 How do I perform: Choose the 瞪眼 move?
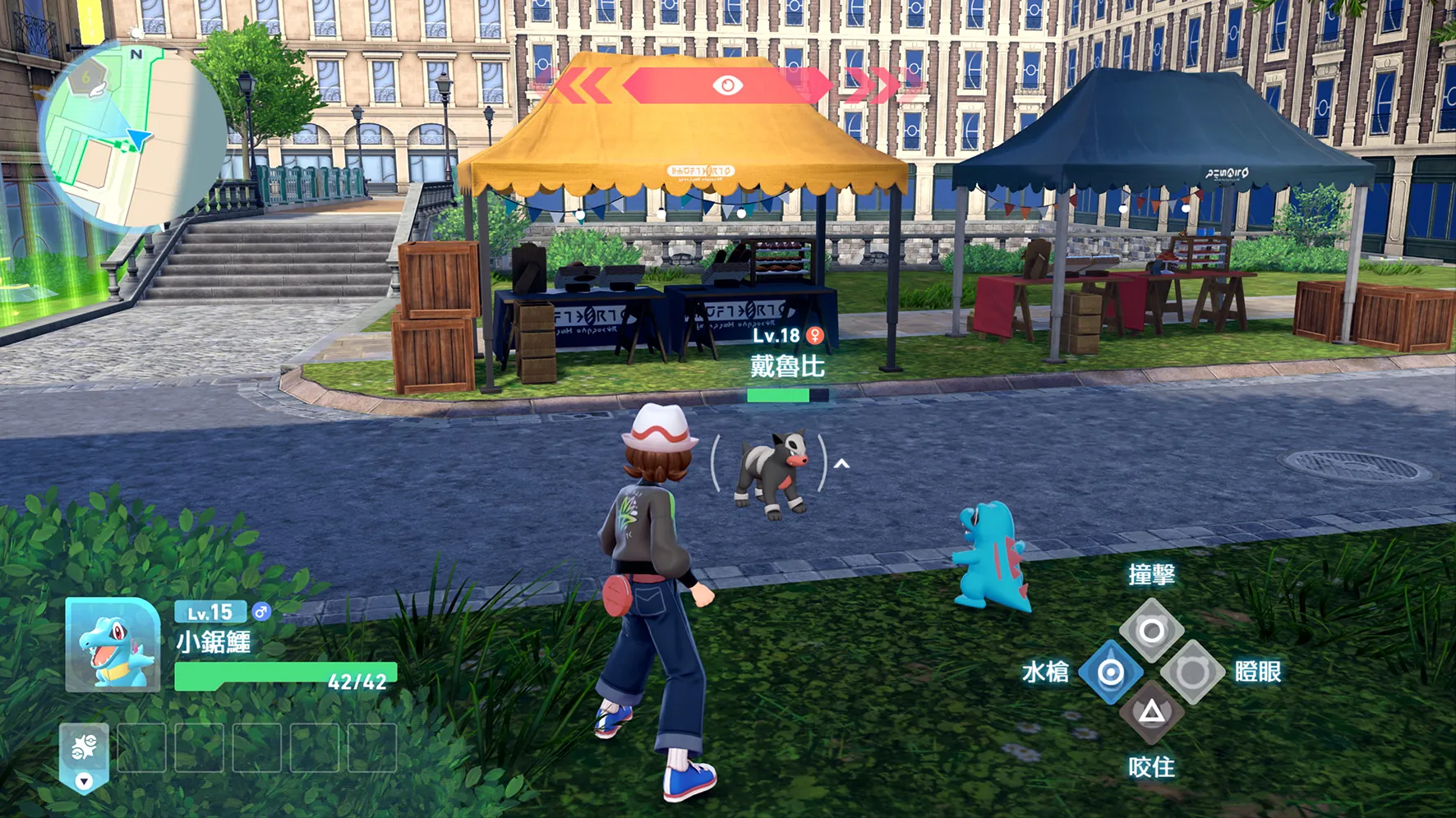pyautogui.click(x=1192, y=673)
